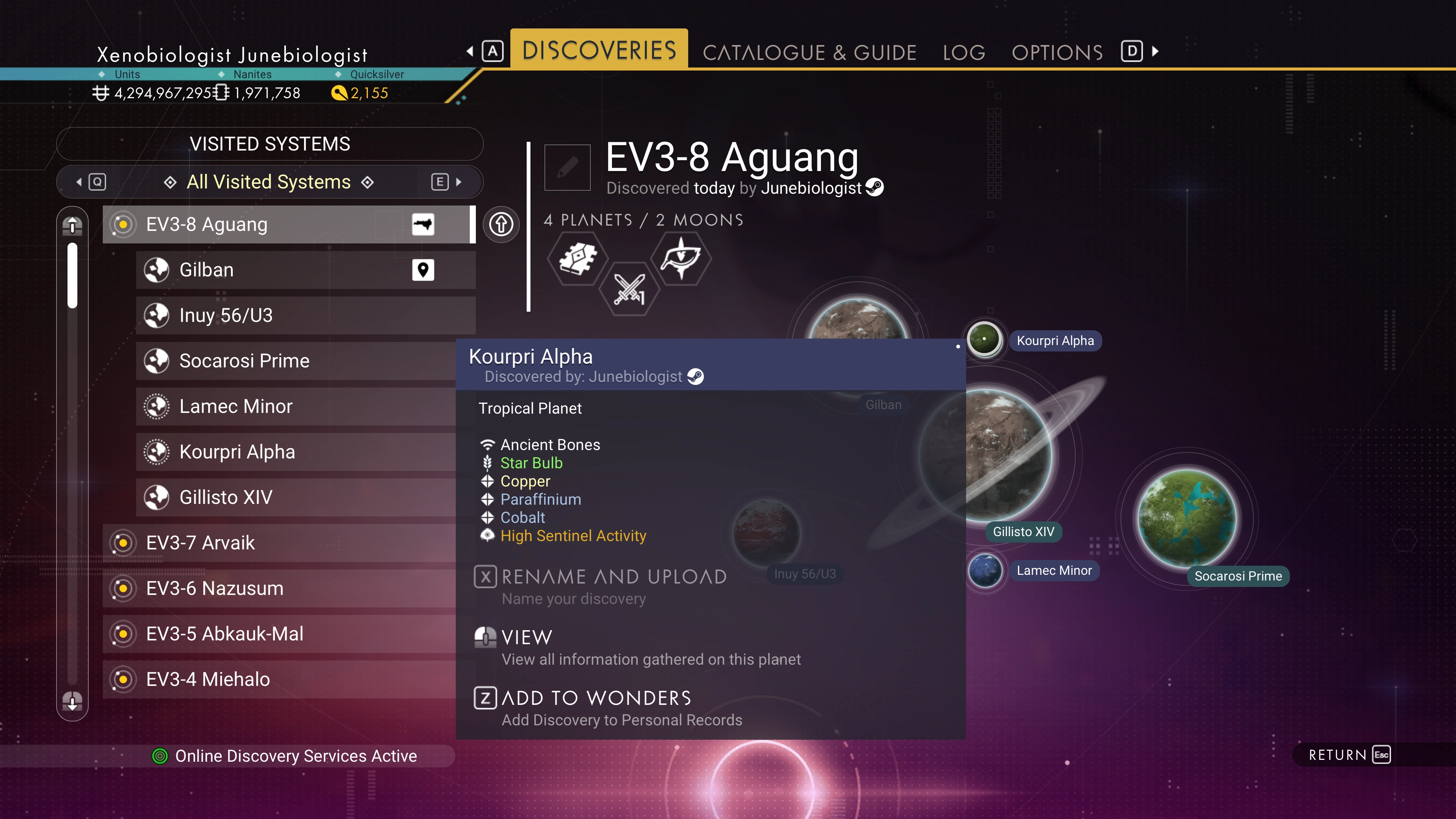Click the upload arrow beside EV3-8 Aguang
This screenshot has width=1456, height=819.
click(x=501, y=224)
